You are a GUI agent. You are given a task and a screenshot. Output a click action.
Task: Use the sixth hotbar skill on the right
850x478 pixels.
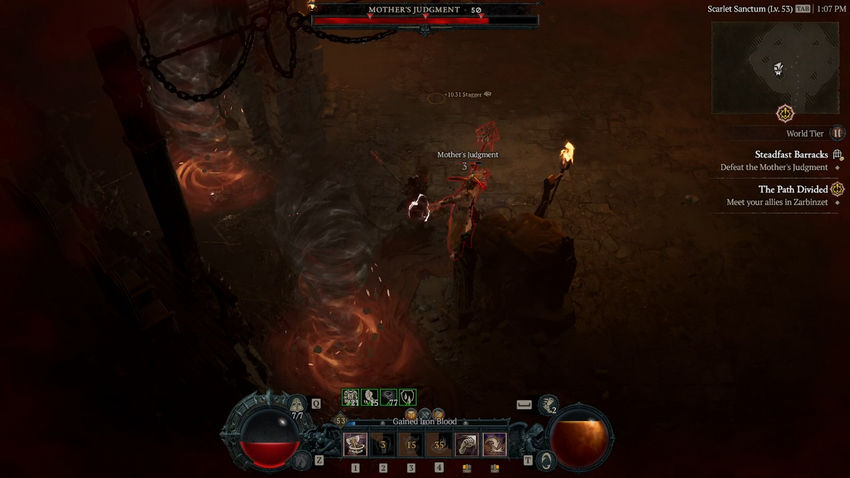point(494,444)
